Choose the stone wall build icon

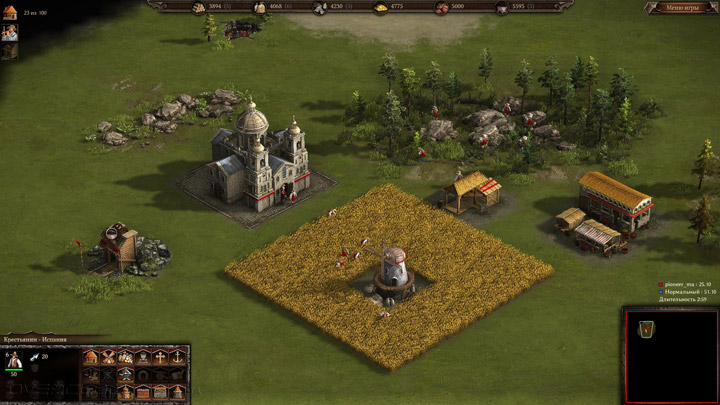click(x=161, y=390)
